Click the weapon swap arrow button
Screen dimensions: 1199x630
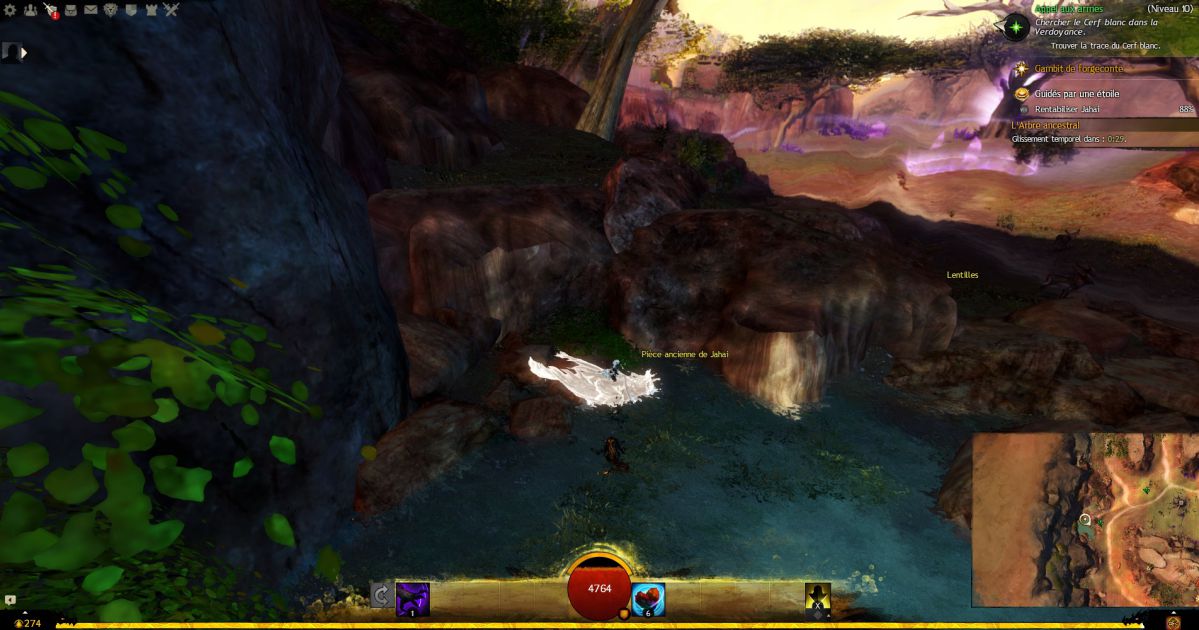point(381,596)
